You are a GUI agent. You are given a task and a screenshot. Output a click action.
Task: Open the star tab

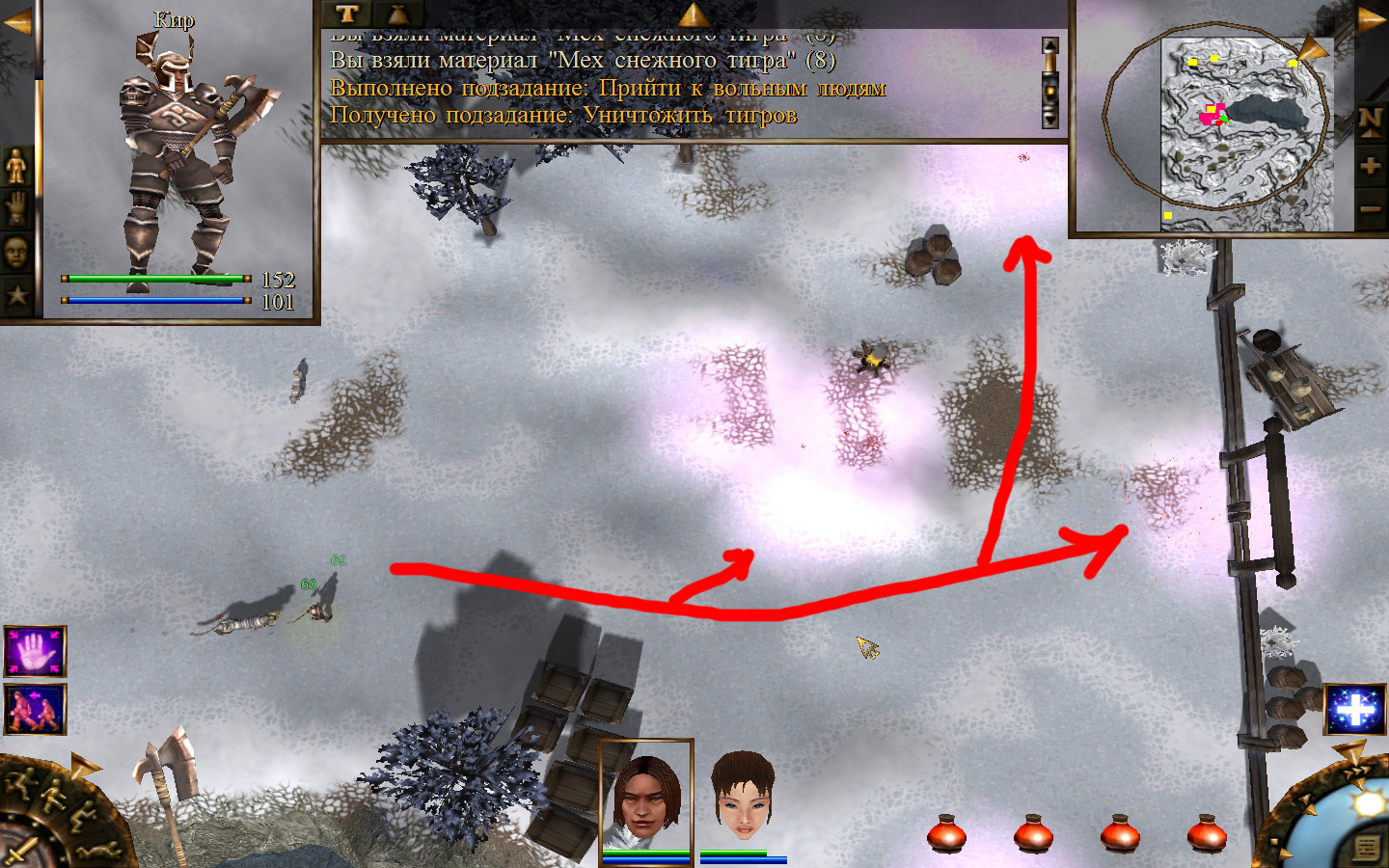[x=16, y=294]
